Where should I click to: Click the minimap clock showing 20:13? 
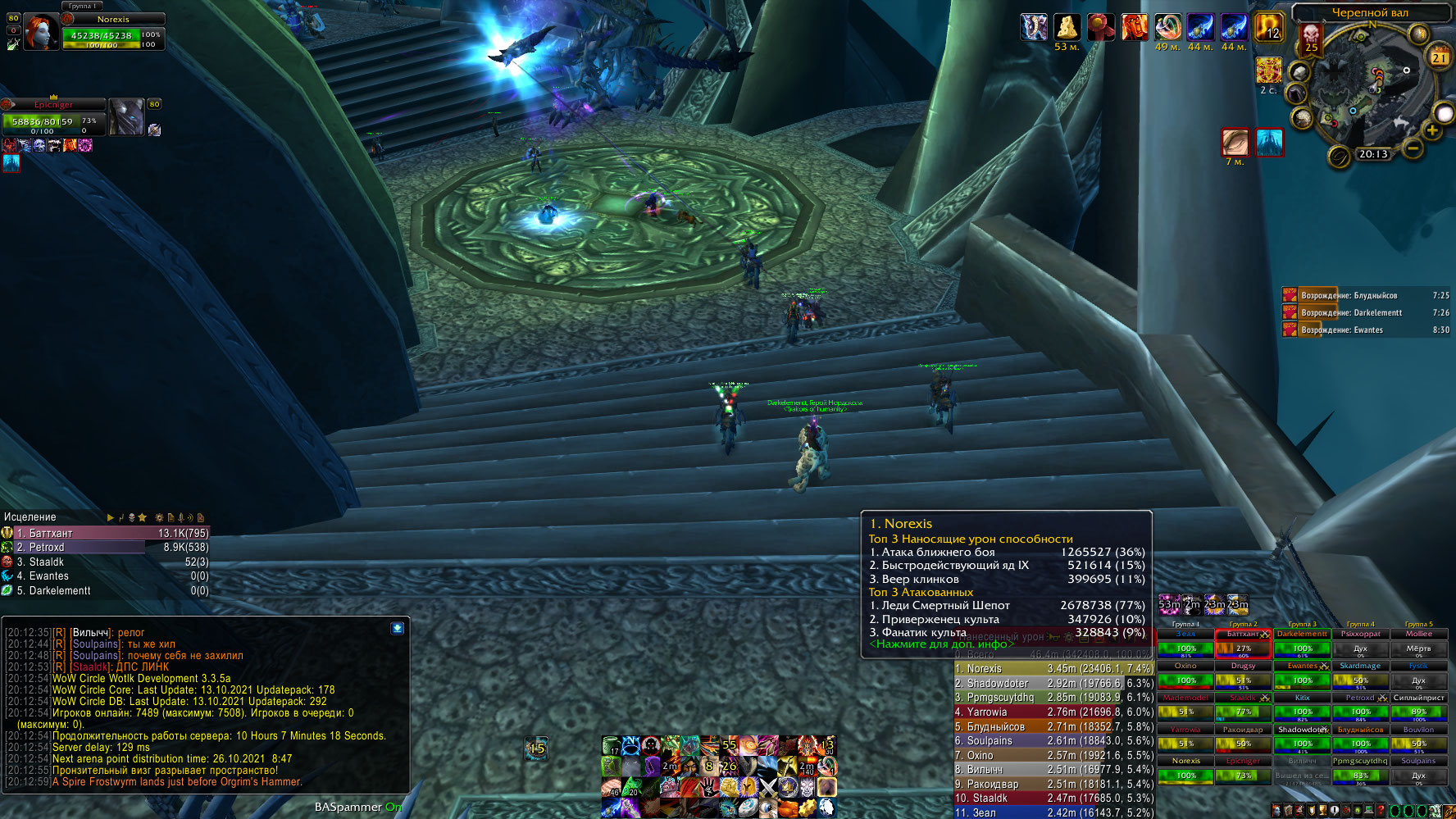tap(1373, 154)
